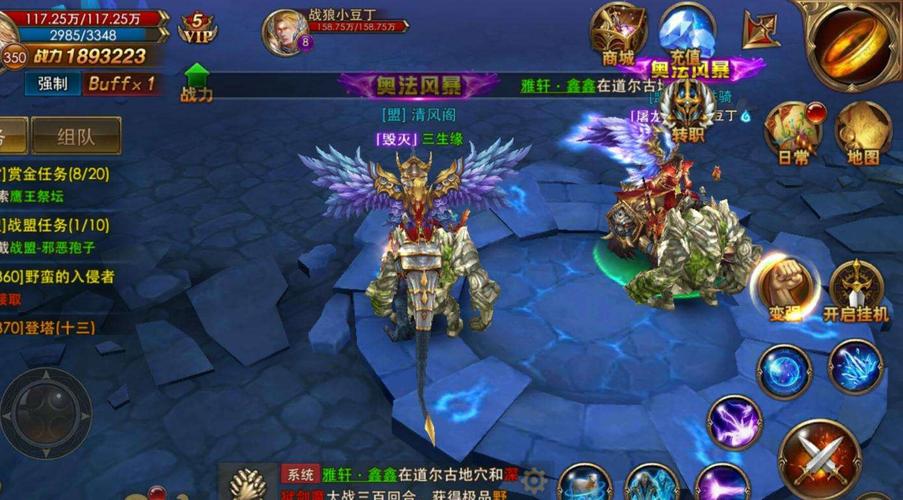This screenshot has width=903, height=500.
Task: Cast the purple lightning skill
Action: click(735, 421)
